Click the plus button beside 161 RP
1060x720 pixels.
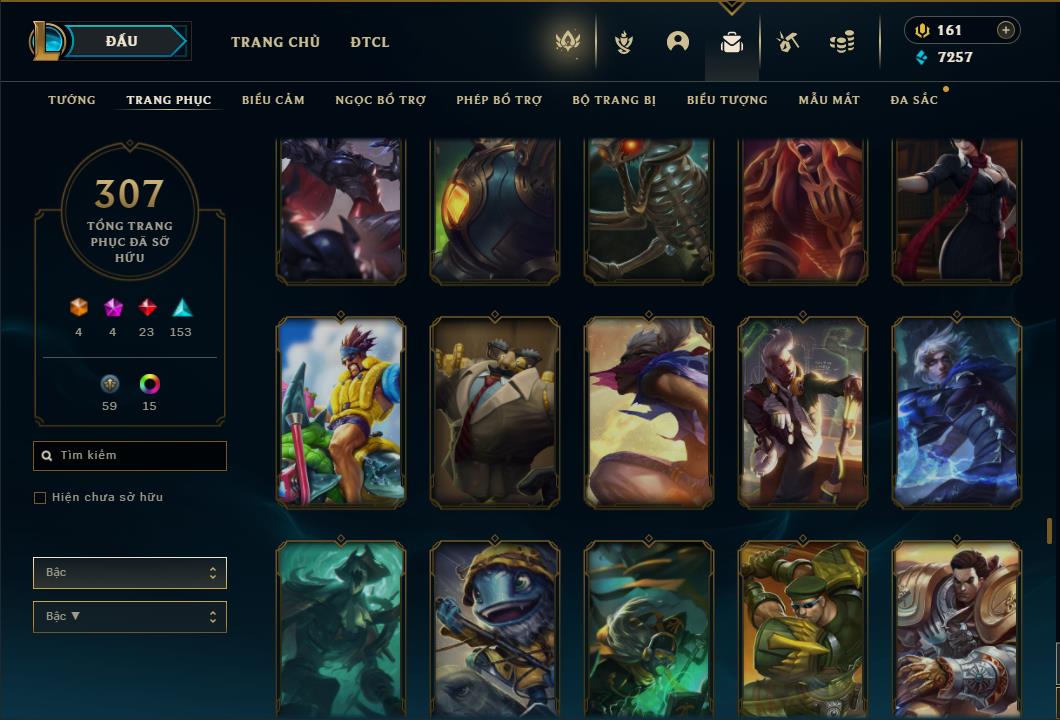tap(1006, 30)
